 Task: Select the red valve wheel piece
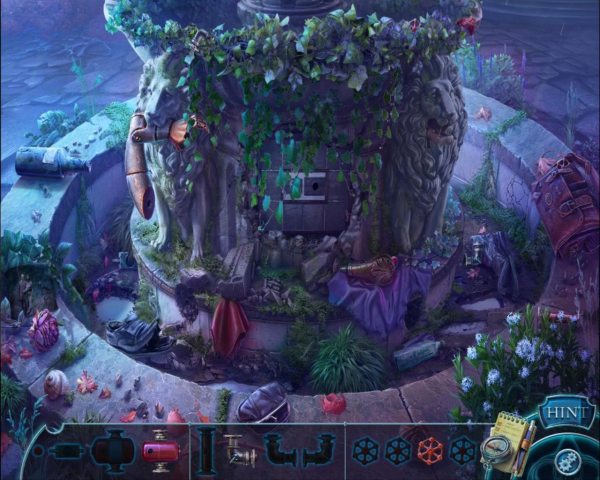click(430, 450)
